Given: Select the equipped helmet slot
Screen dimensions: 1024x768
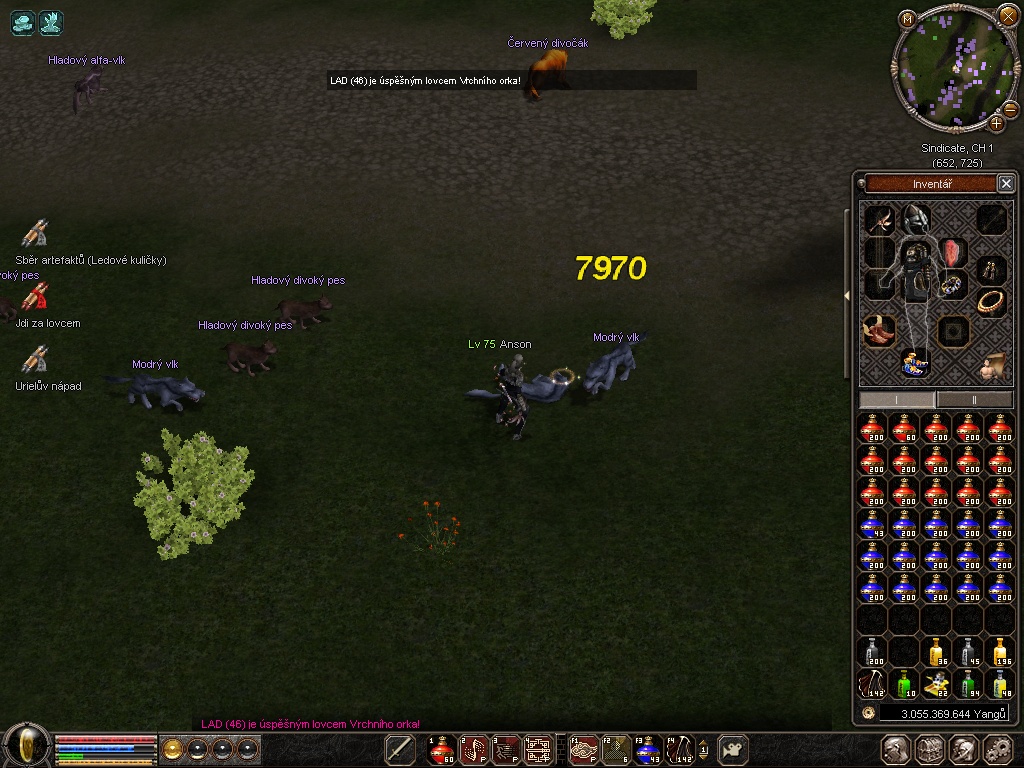Looking at the screenshot, I should coord(916,218).
